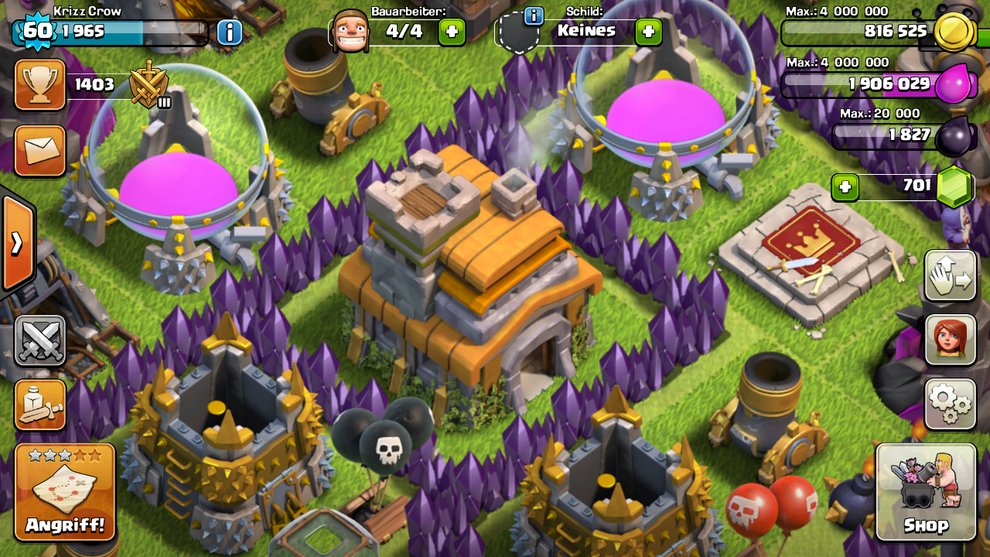
Task: Buy more gems with the plus button
Action: click(x=846, y=186)
